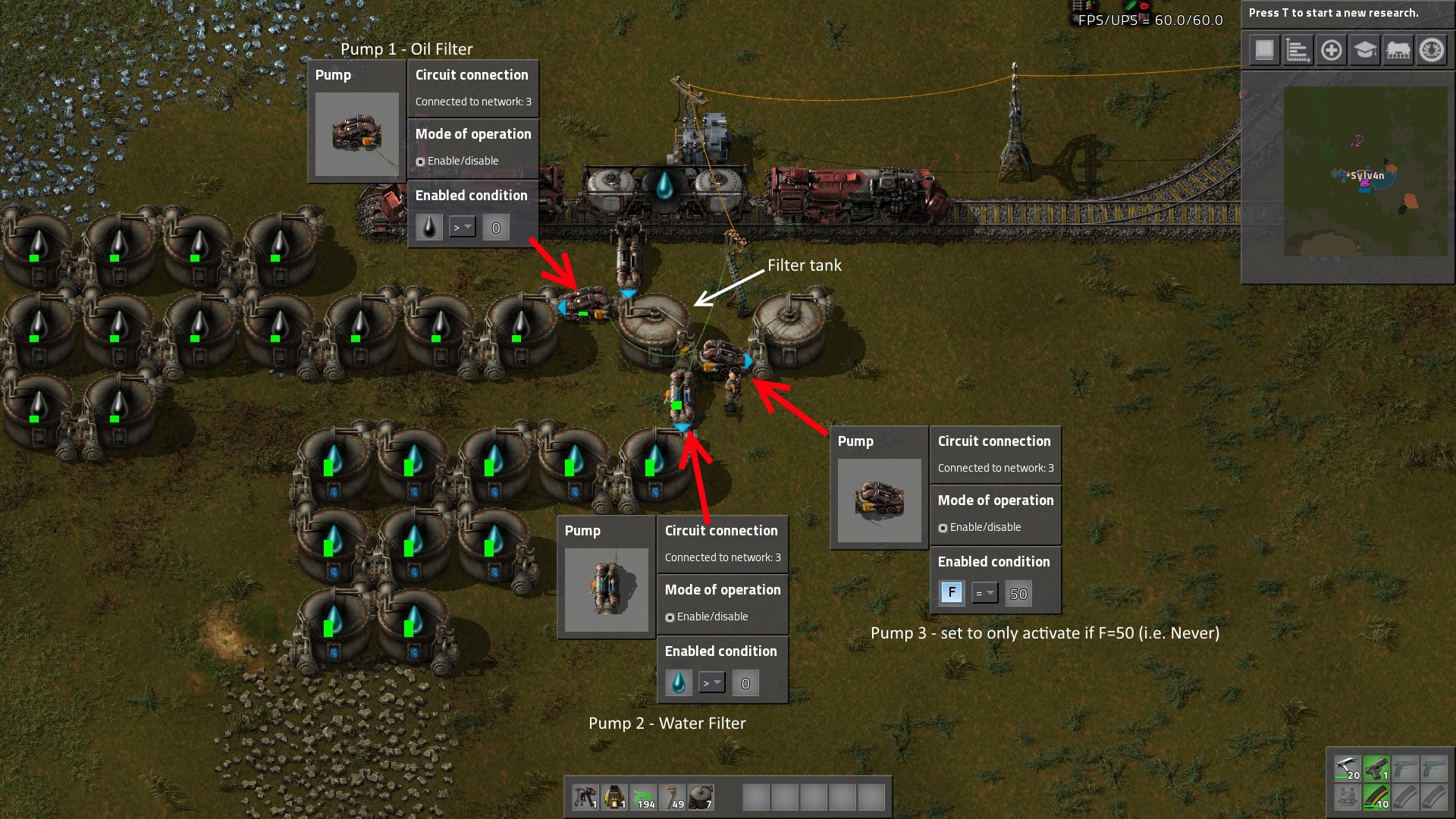
Task: Click the cogwheel emblem toolbar button
Action: tap(1432, 51)
